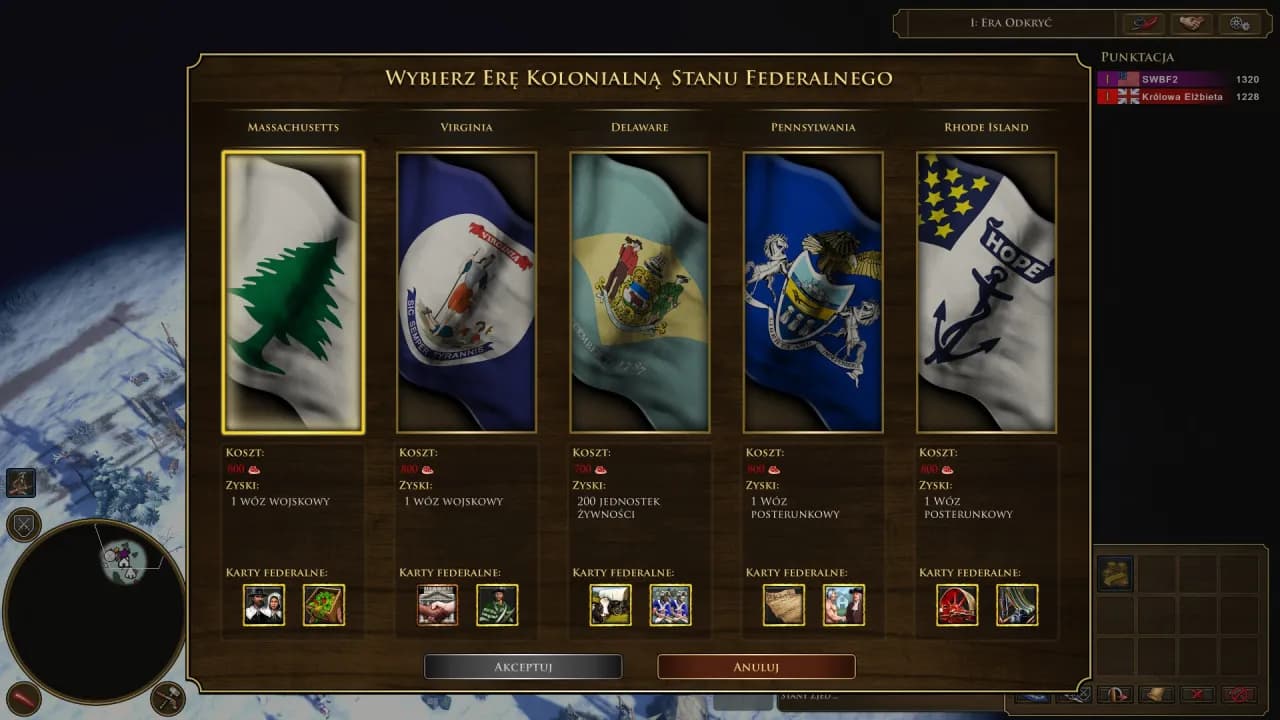Select the Virginia flag option
The image size is (1280, 720).
[x=466, y=291]
